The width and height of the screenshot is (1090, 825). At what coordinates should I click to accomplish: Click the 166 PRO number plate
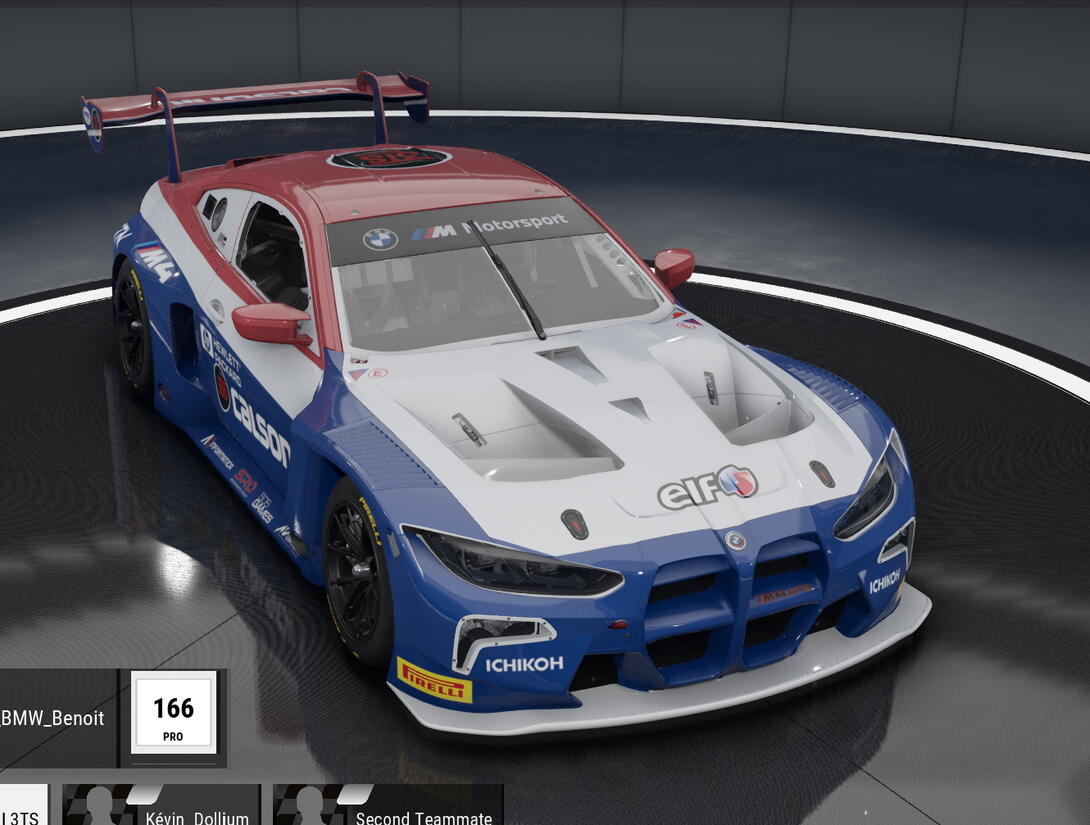(x=173, y=713)
